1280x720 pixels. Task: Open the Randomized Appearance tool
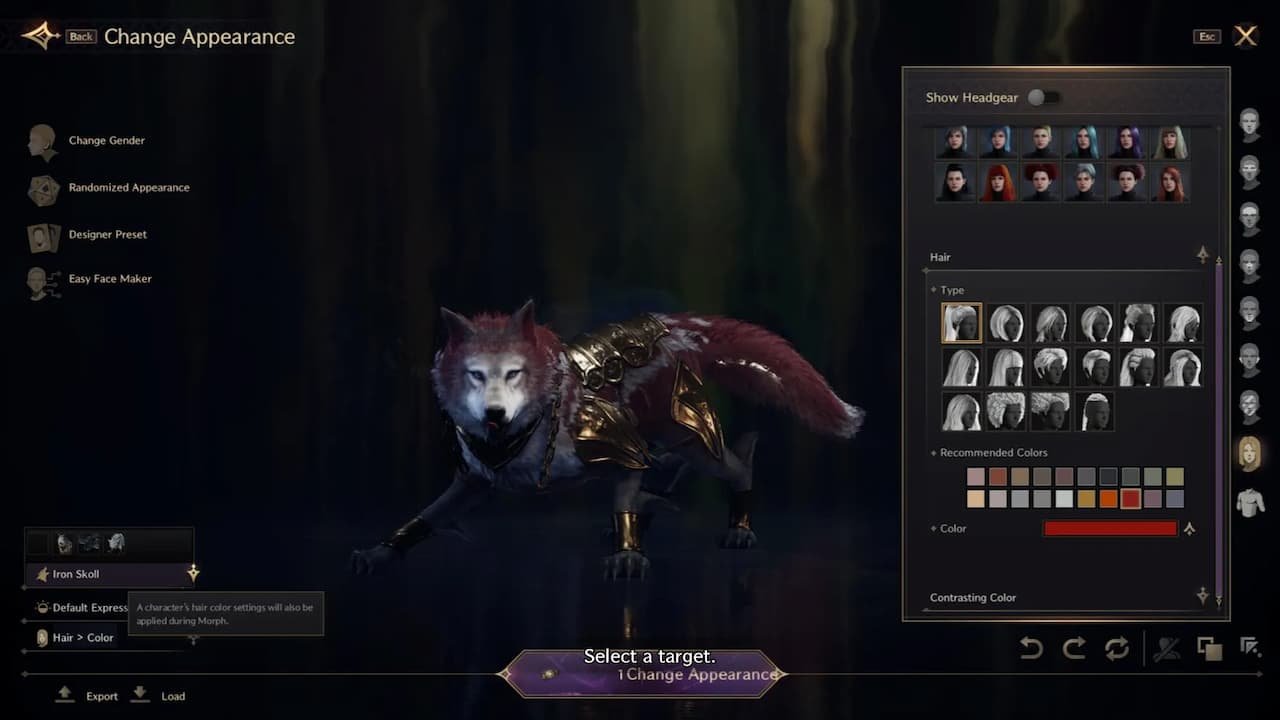pos(42,188)
